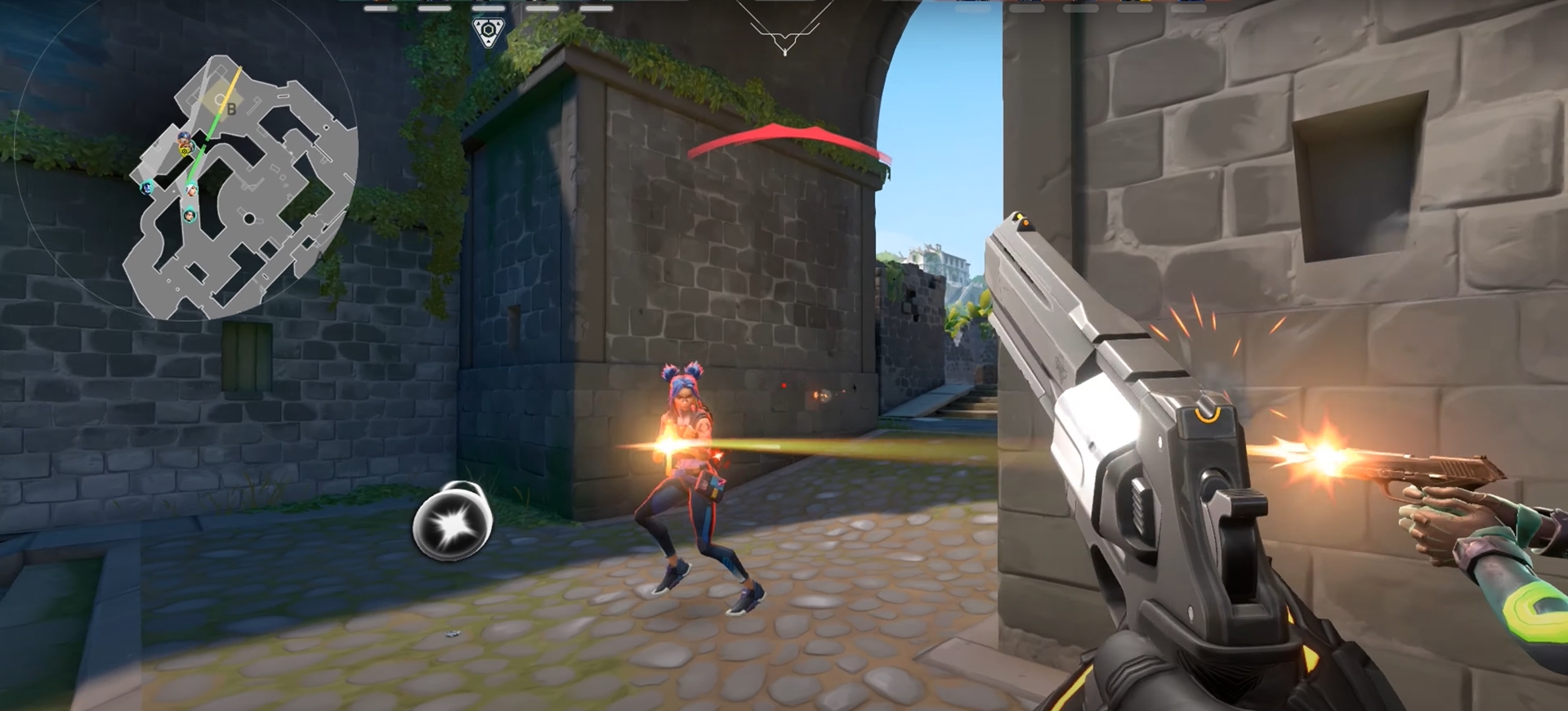
Task: Click the triangular hexagon icon below the top bars
Action: click(x=488, y=33)
